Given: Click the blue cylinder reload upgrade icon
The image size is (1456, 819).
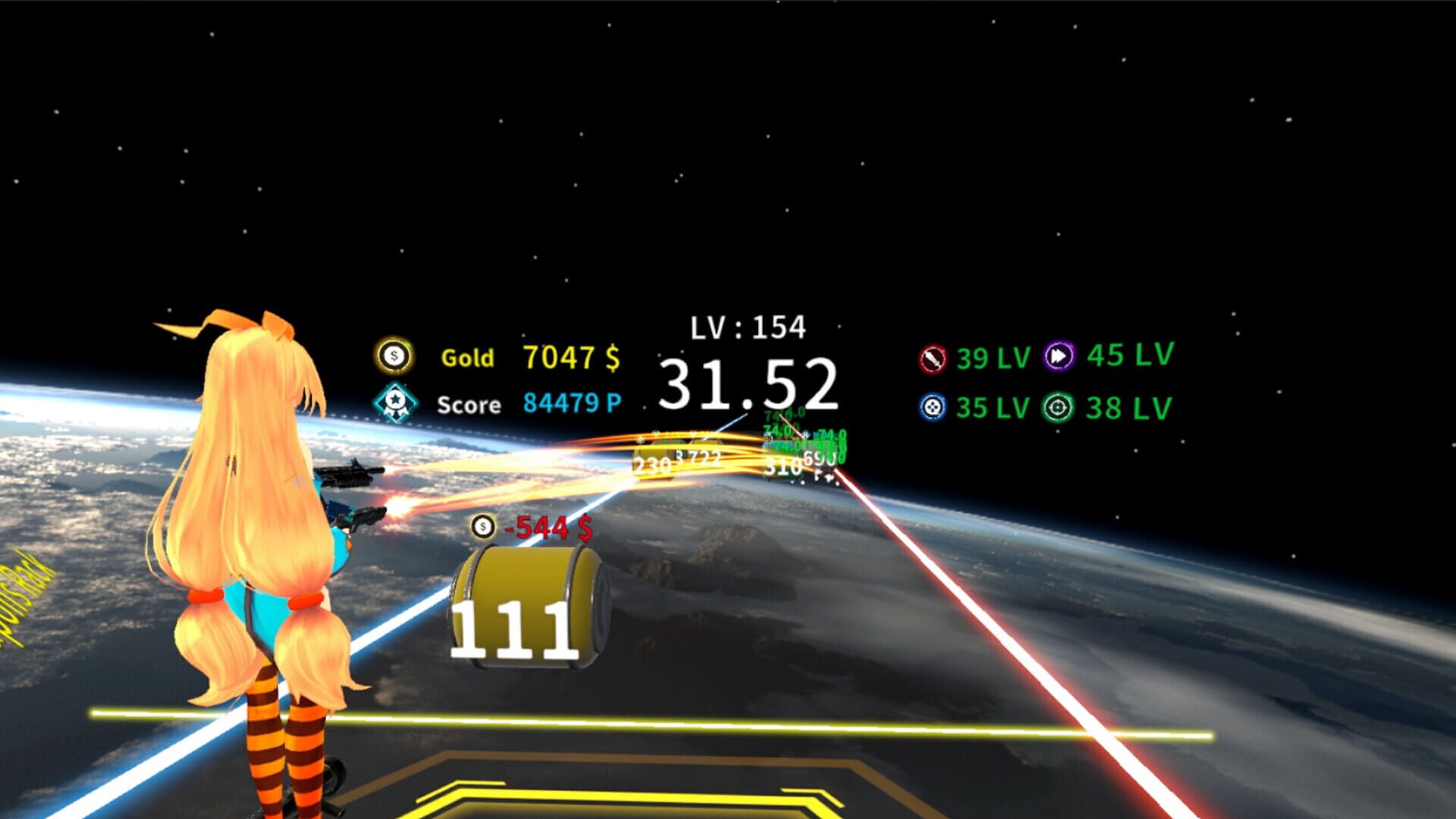Looking at the screenshot, I should (931, 407).
